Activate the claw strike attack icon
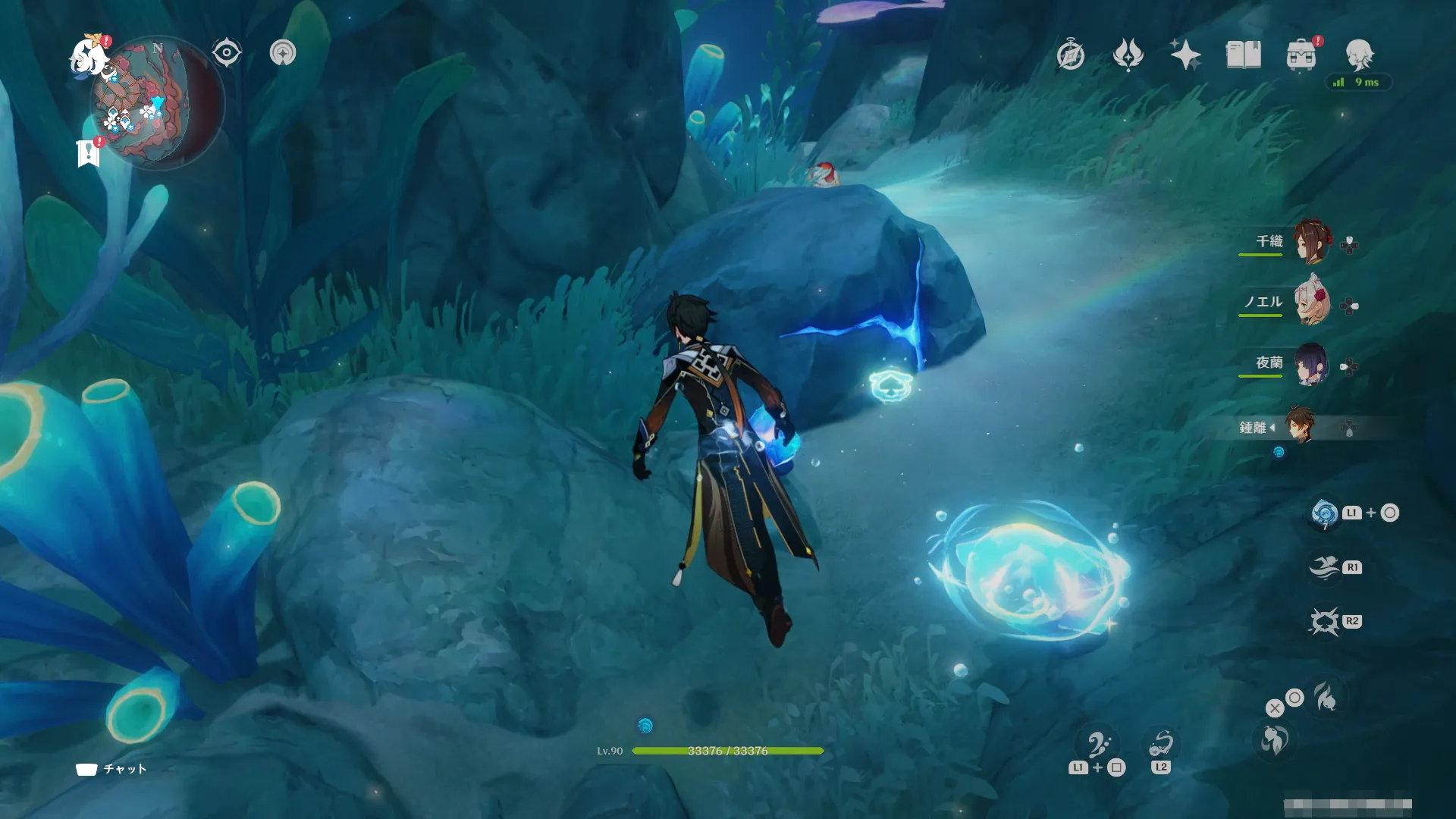 [1324, 622]
